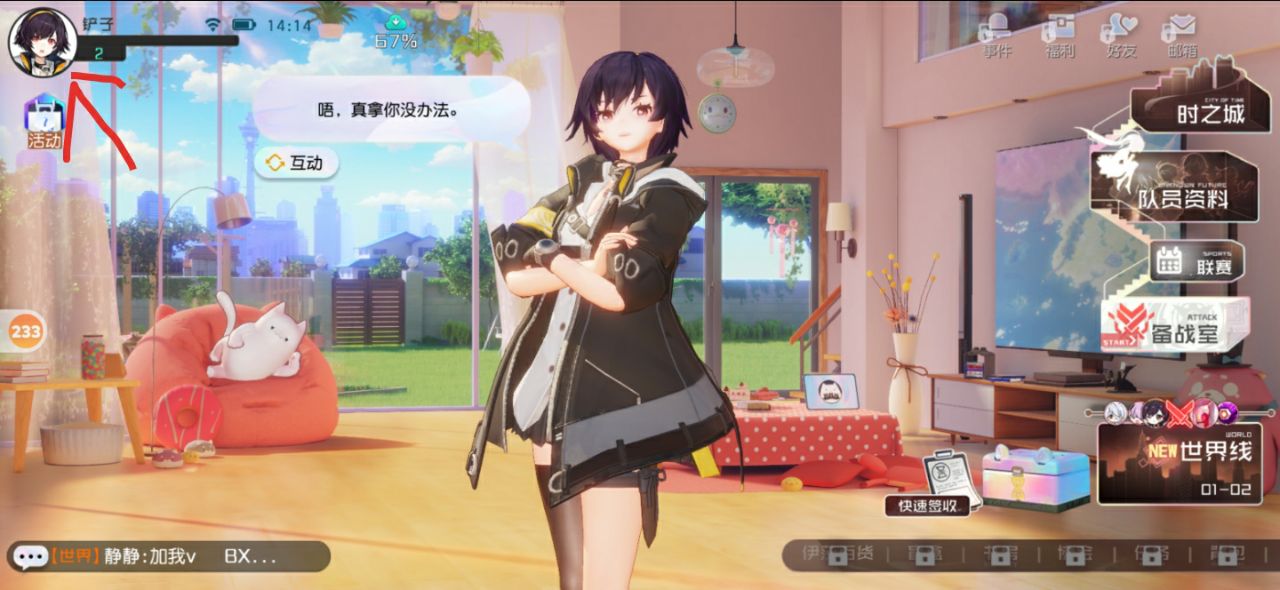Open the 邮箱 mailbox icon
This screenshot has height=590, width=1280.
click(1181, 35)
